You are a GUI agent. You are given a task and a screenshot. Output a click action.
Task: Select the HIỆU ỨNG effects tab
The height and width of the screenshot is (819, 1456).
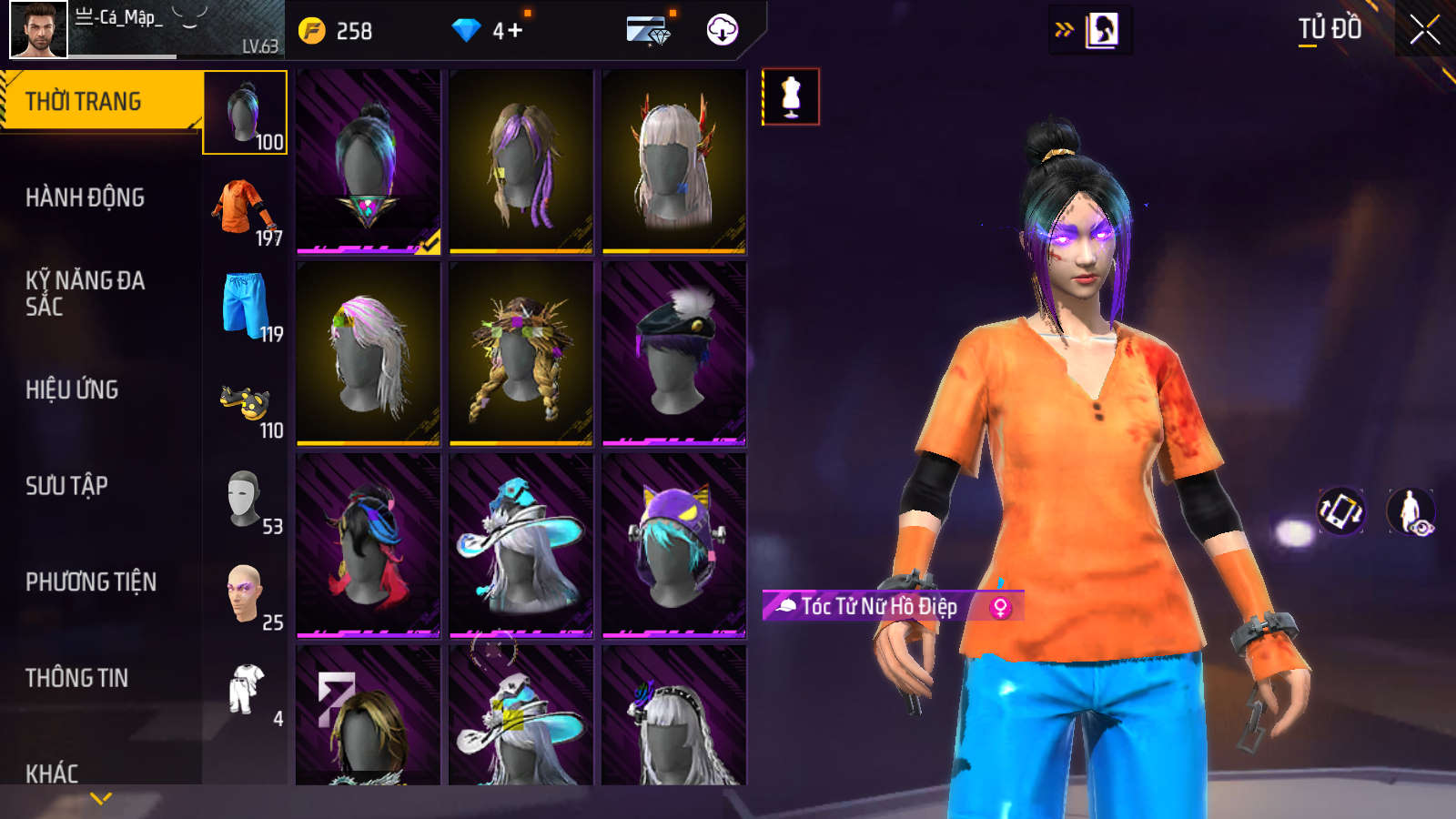click(72, 389)
